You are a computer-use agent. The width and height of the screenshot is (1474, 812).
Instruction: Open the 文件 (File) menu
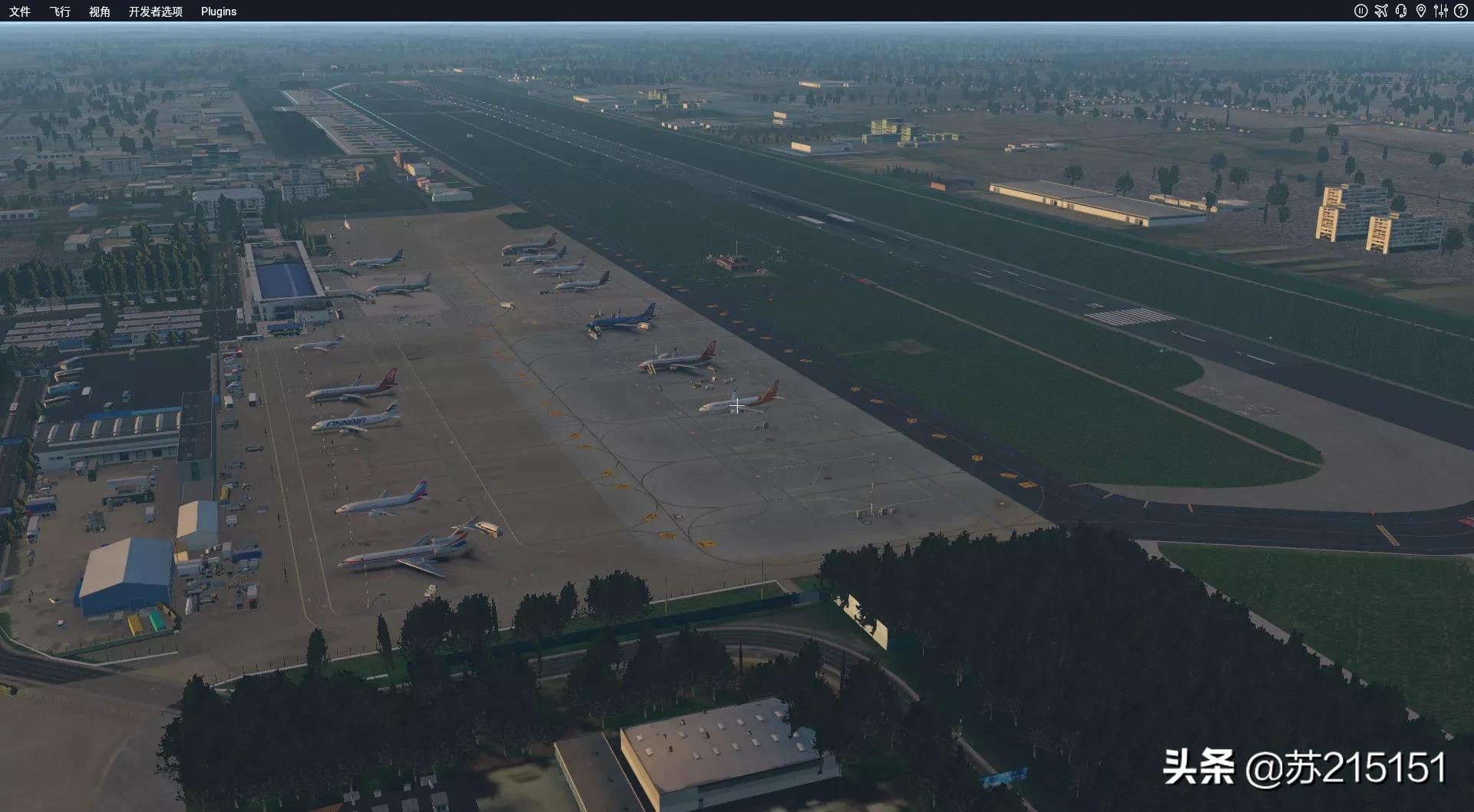tap(20, 12)
